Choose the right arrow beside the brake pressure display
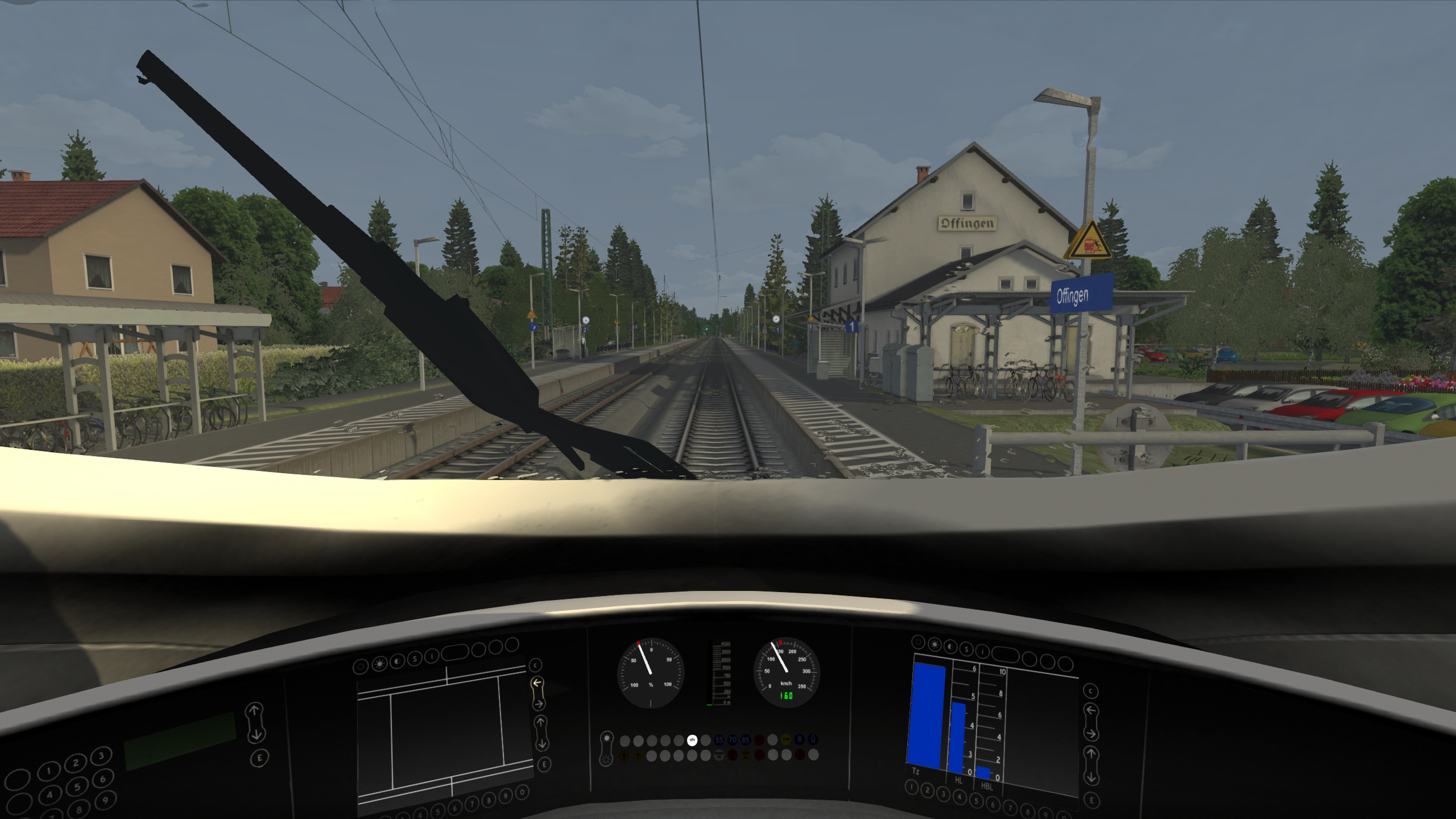Screen dimensions: 1456x819 click(1090, 734)
